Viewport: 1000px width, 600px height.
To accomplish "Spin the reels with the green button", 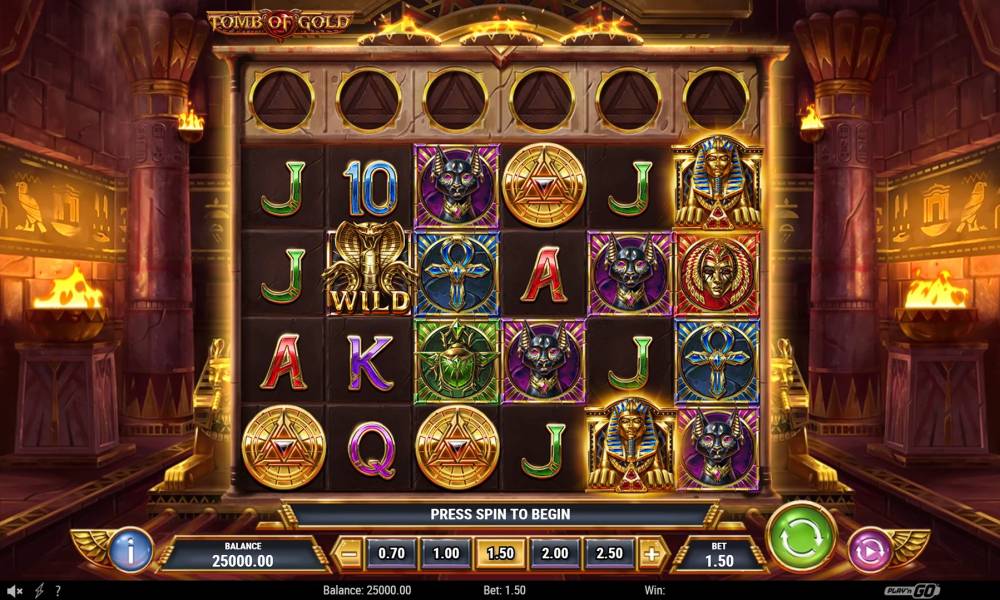I will pyautogui.click(x=801, y=537).
